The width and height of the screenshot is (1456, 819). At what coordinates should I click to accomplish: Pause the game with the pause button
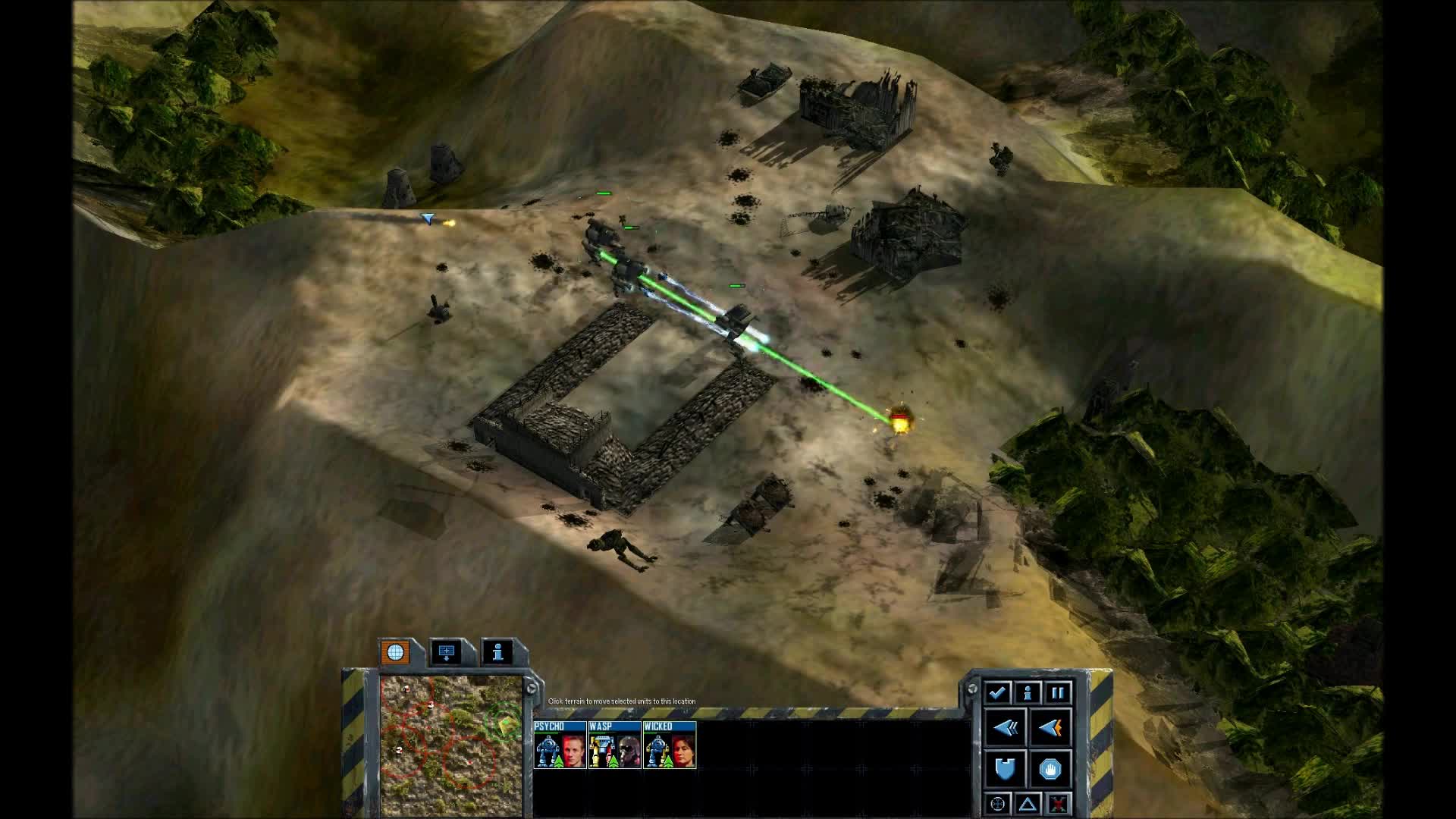click(1058, 692)
